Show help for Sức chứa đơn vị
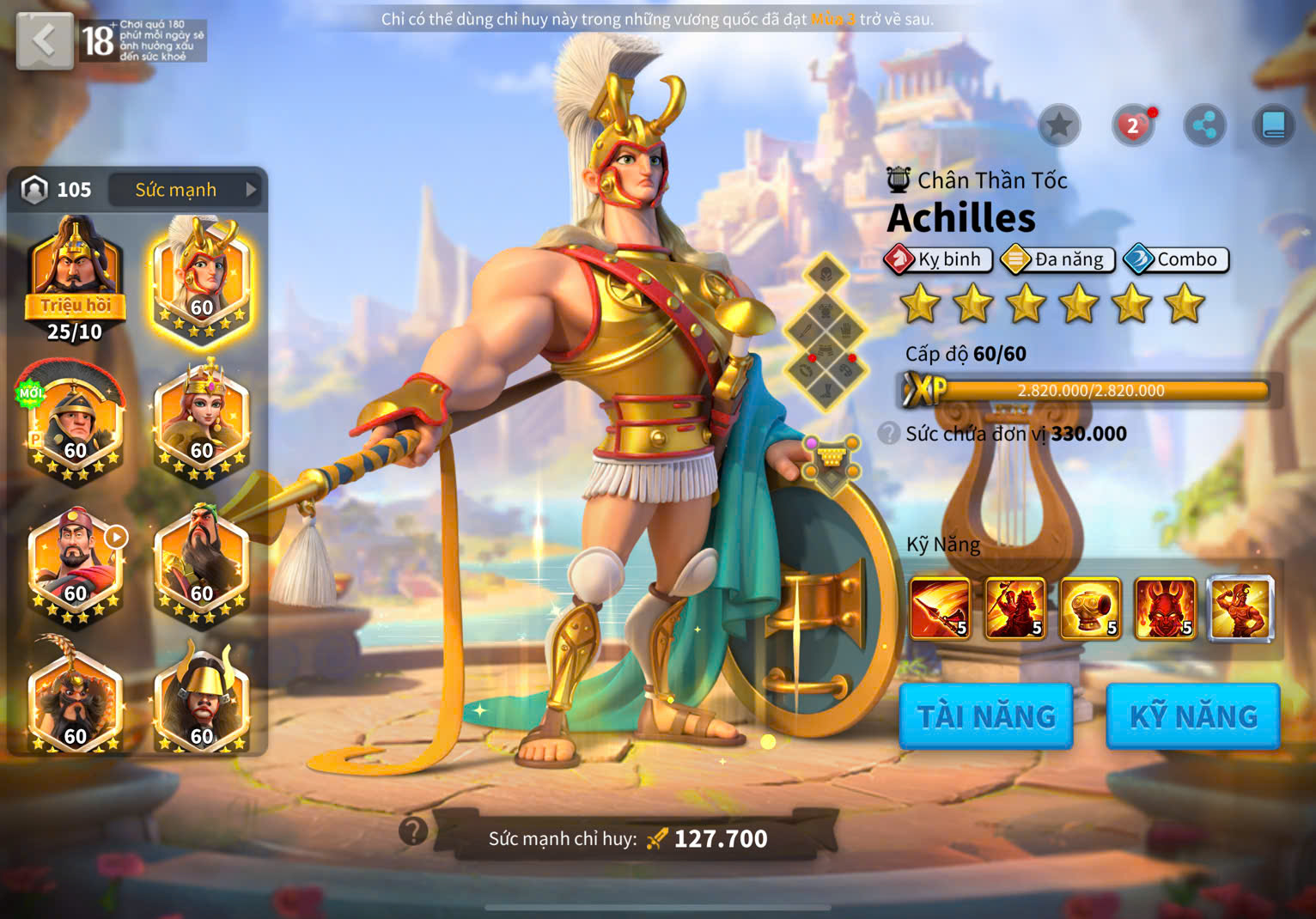The height and width of the screenshot is (919, 1316). 889,433
